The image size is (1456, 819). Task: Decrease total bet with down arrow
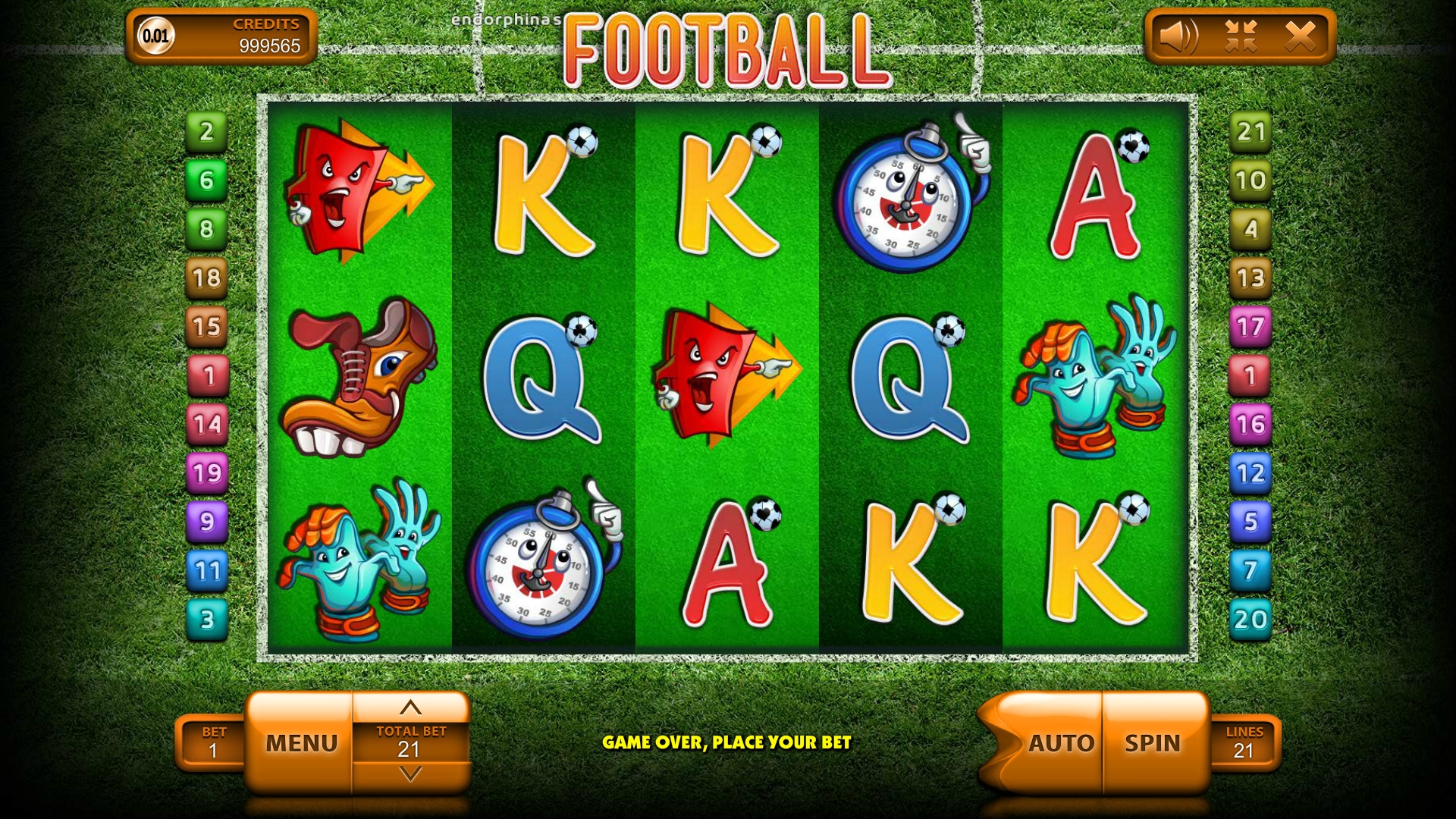(x=410, y=774)
